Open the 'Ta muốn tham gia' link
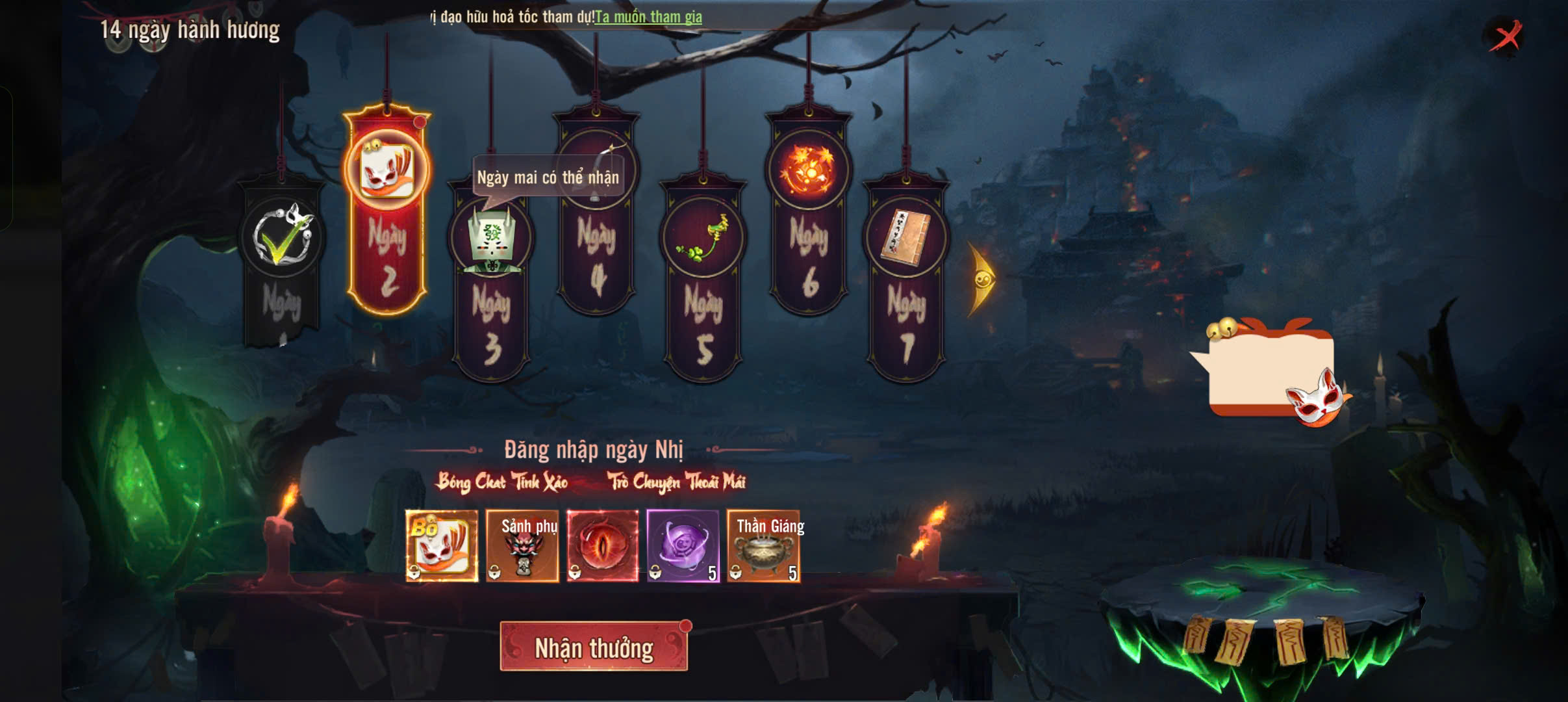This screenshot has height=702, width=1568. (x=648, y=18)
